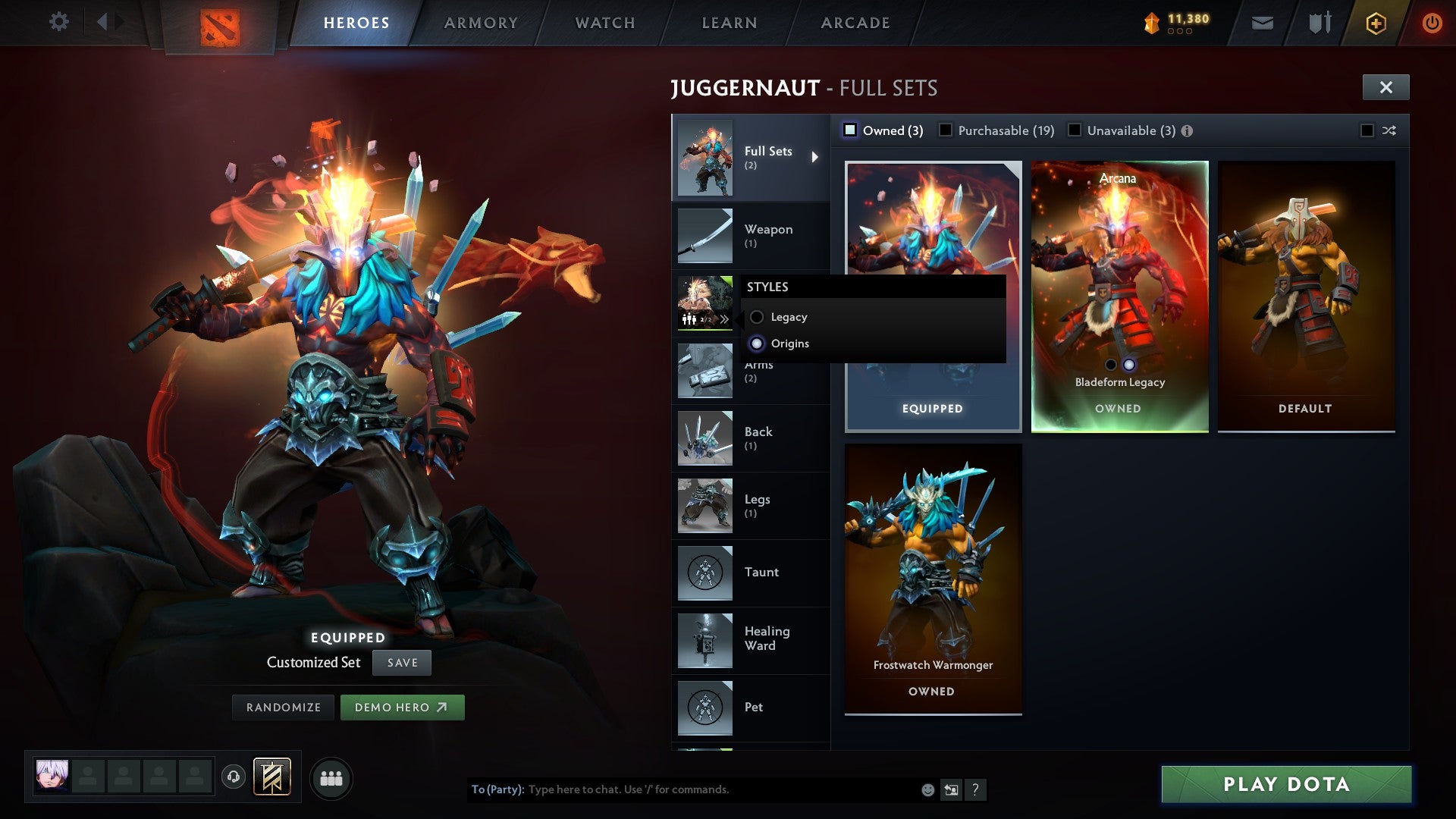Toggle the Unavailable items checkbox
The width and height of the screenshot is (1456, 819).
coord(1074,130)
